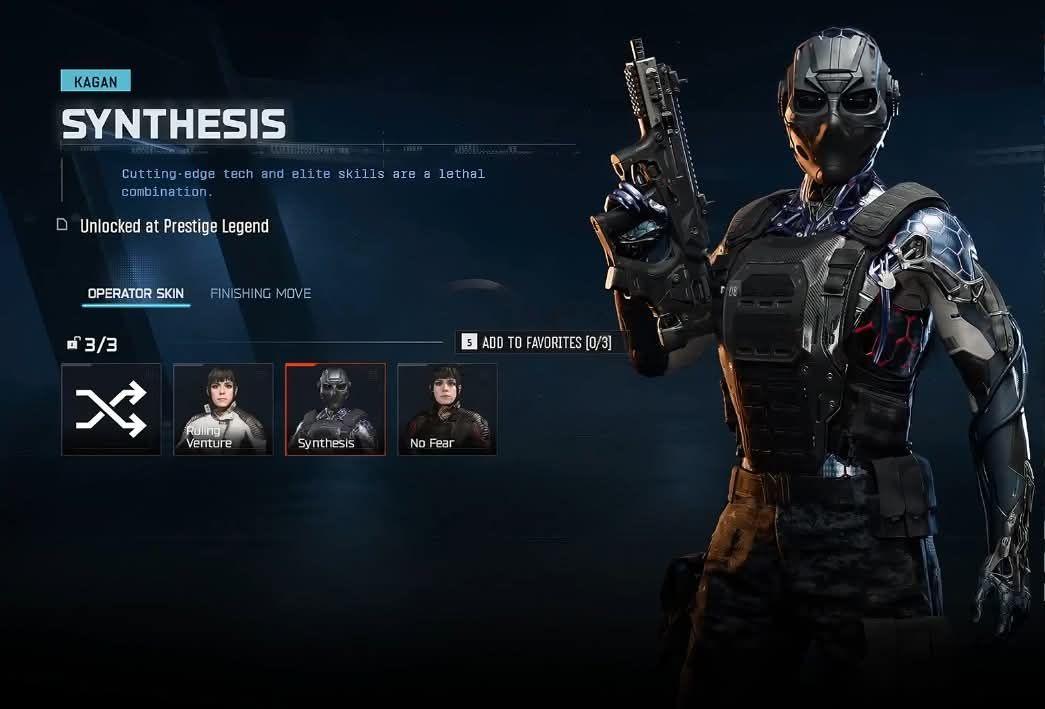The height and width of the screenshot is (709, 1045).
Task: Open the Finishing Move tab
Action: (x=260, y=294)
